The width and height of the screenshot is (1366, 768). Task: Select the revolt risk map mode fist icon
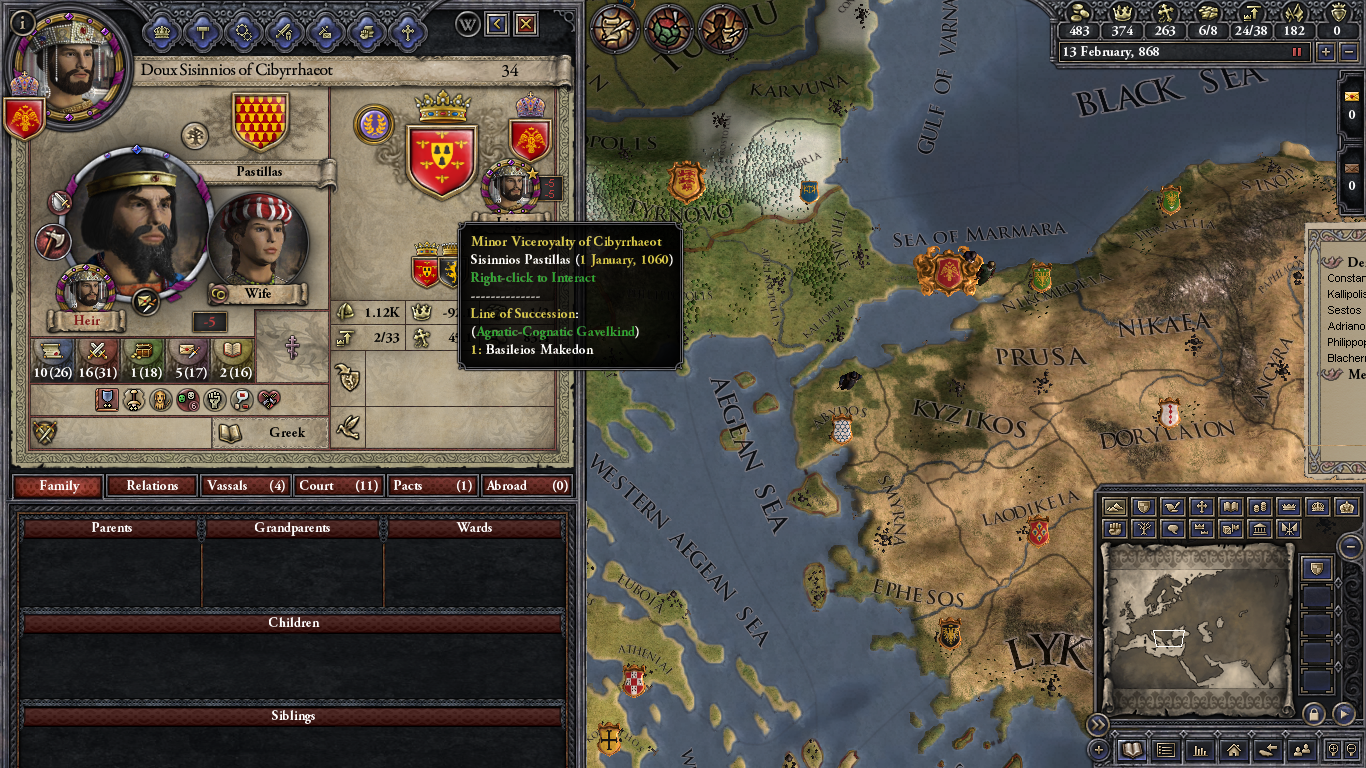tap(1114, 530)
